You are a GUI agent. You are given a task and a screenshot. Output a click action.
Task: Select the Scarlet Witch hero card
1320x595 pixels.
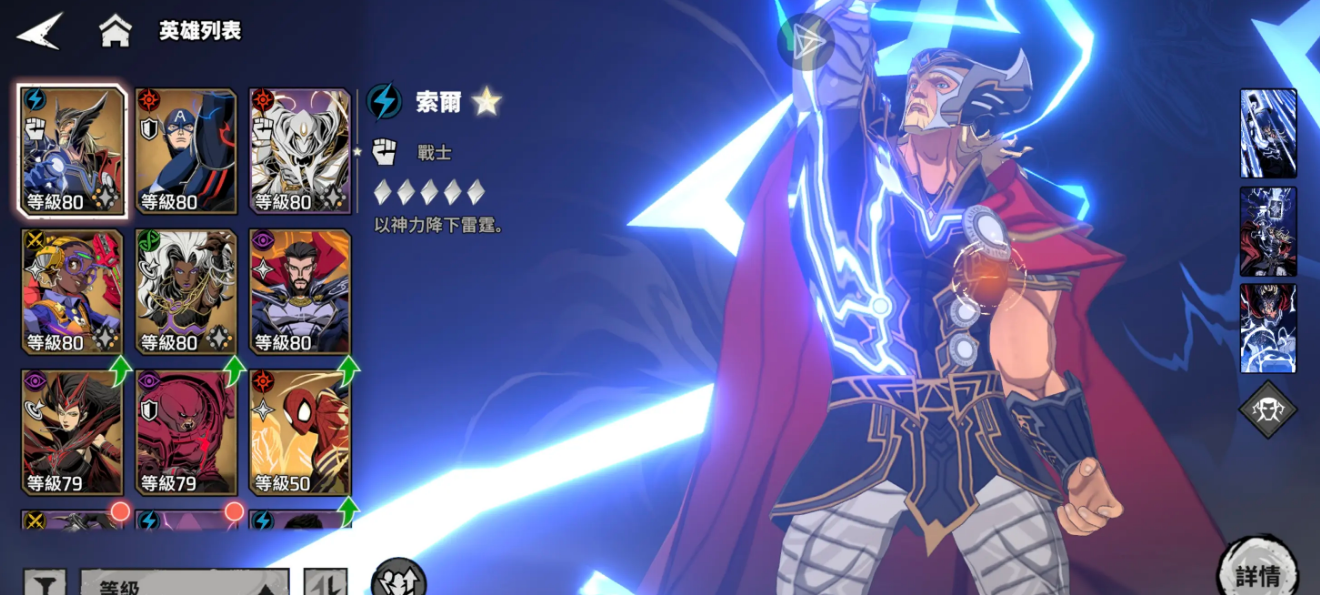pos(73,432)
